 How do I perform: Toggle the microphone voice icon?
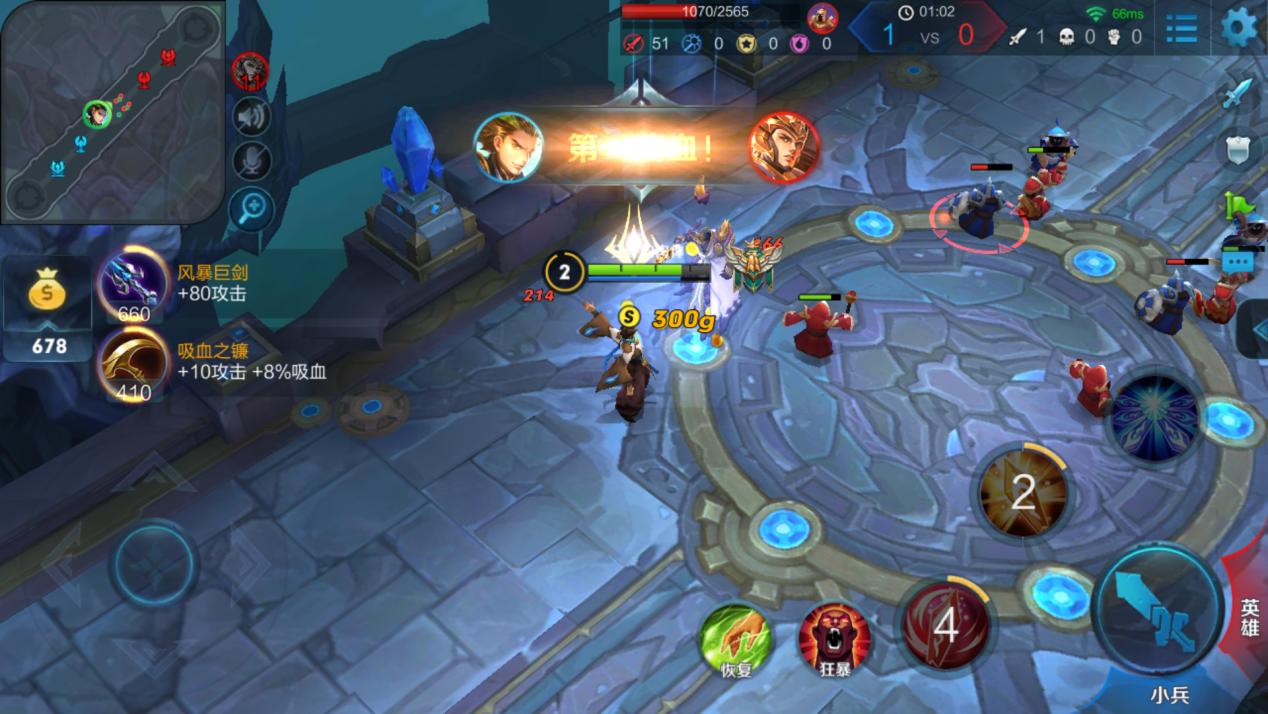tap(251, 161)
